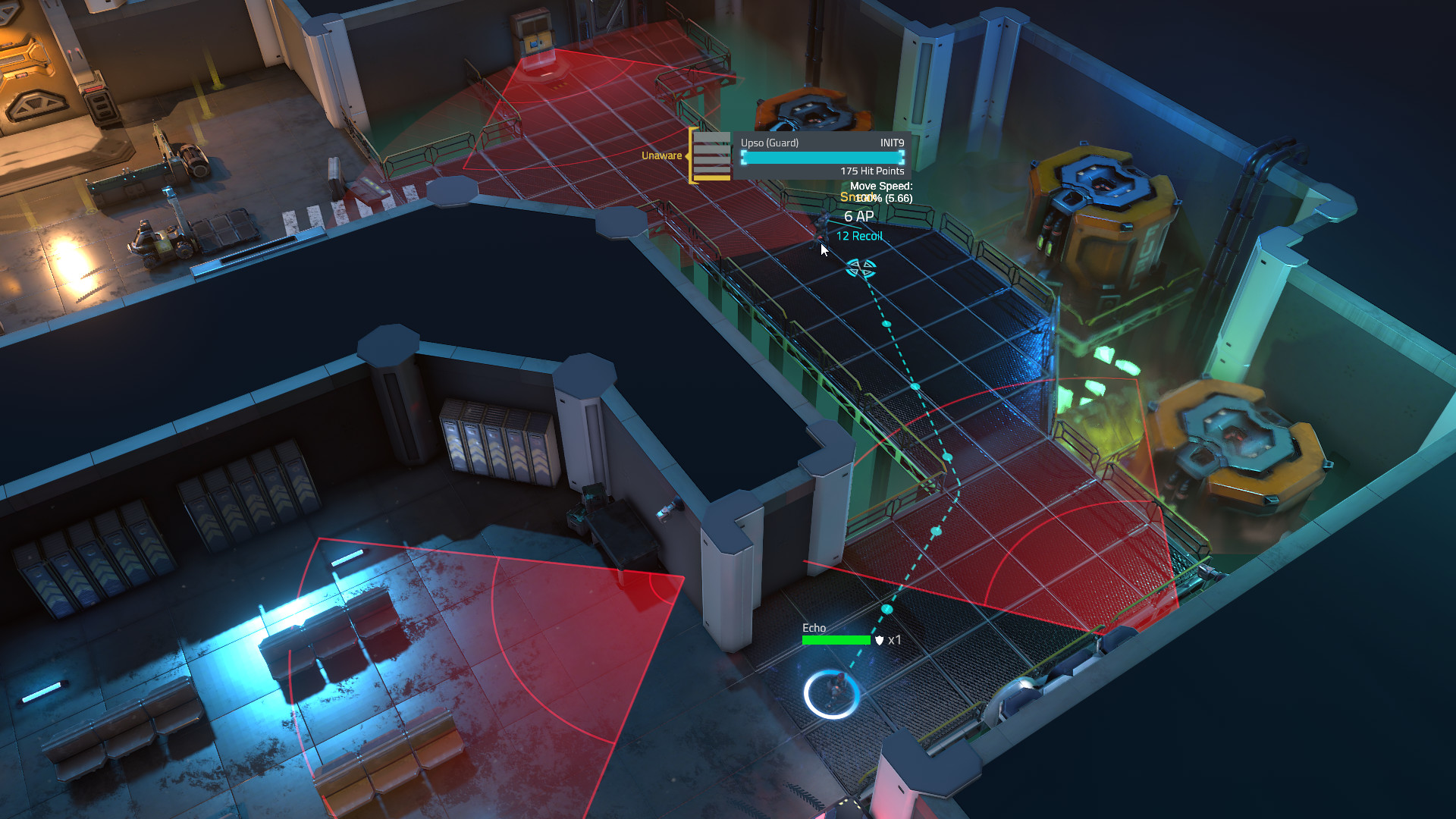This screenshot has height=819, width=1456.
Task: Click Upso's cyan hit point bar
Action: tap(821, 158)
